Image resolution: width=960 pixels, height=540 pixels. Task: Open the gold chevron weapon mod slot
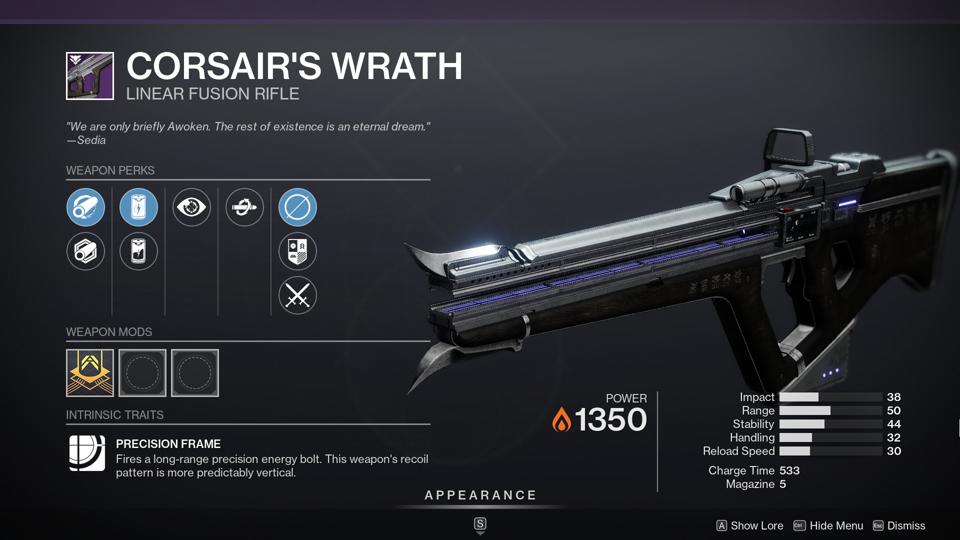click(x=90, y=373)
